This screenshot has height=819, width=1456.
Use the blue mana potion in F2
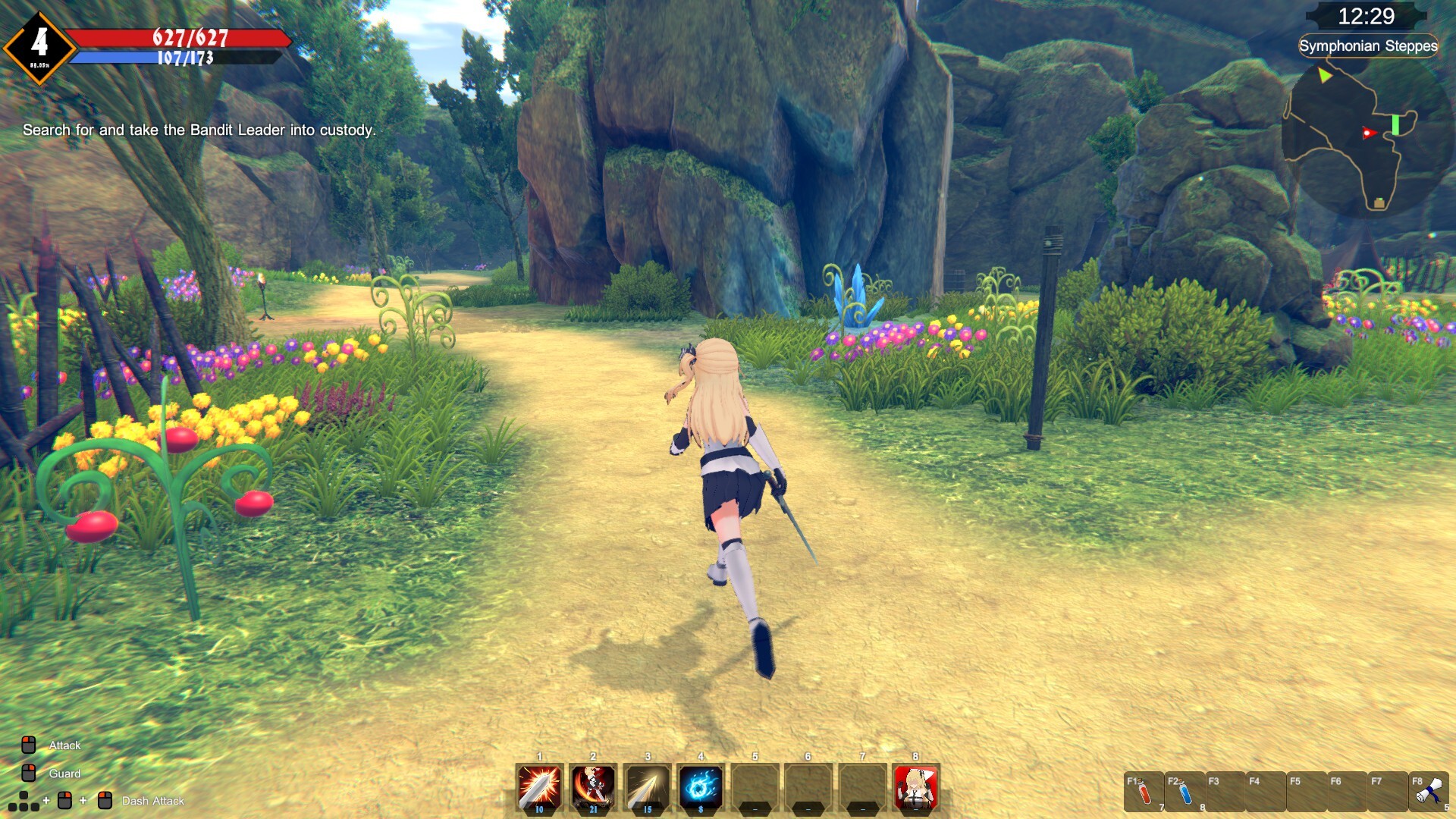(x=1185, y=792)
